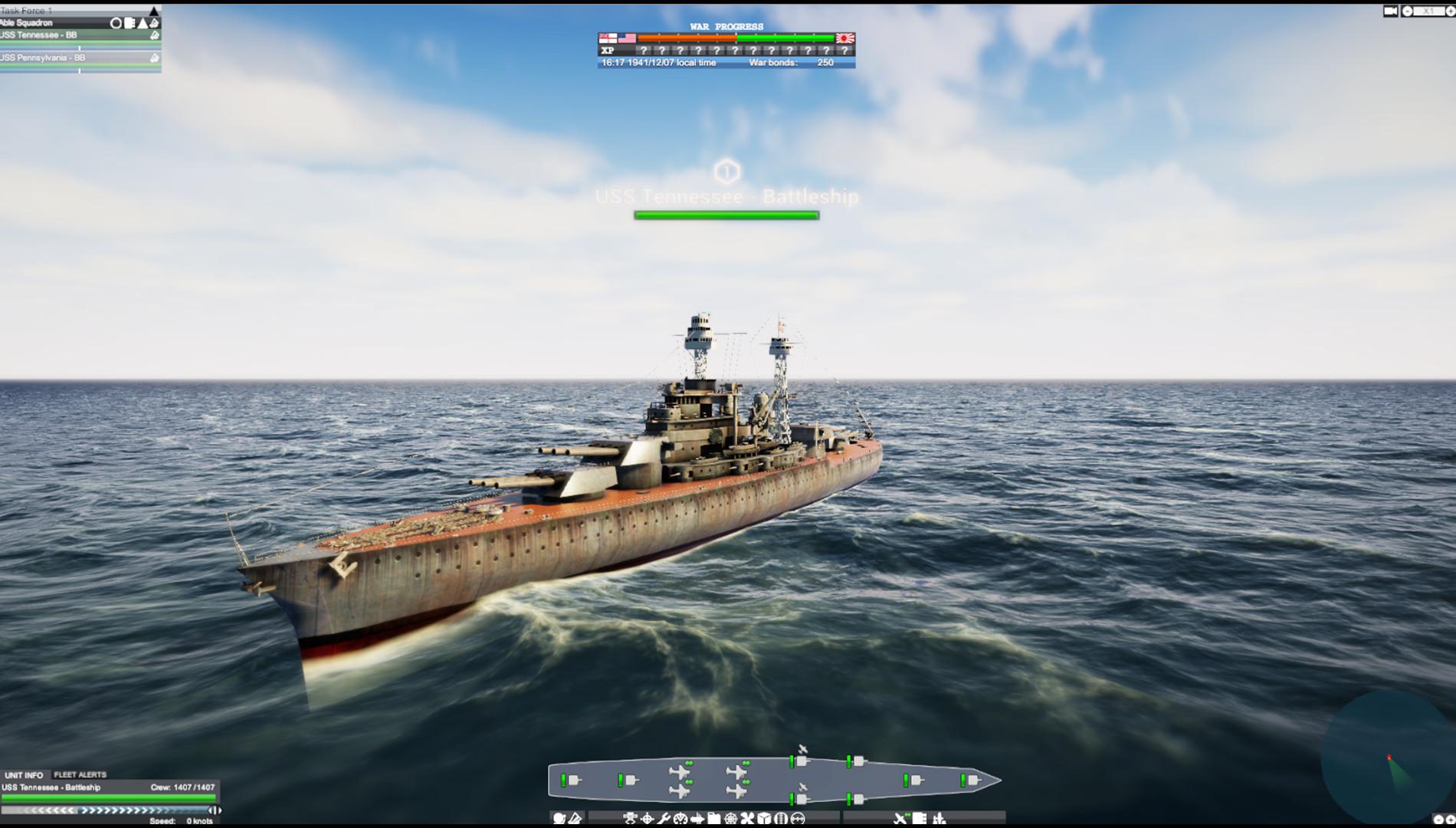Open the turret gunnery icon
1456x828 pixels.
tap(631, 816)
